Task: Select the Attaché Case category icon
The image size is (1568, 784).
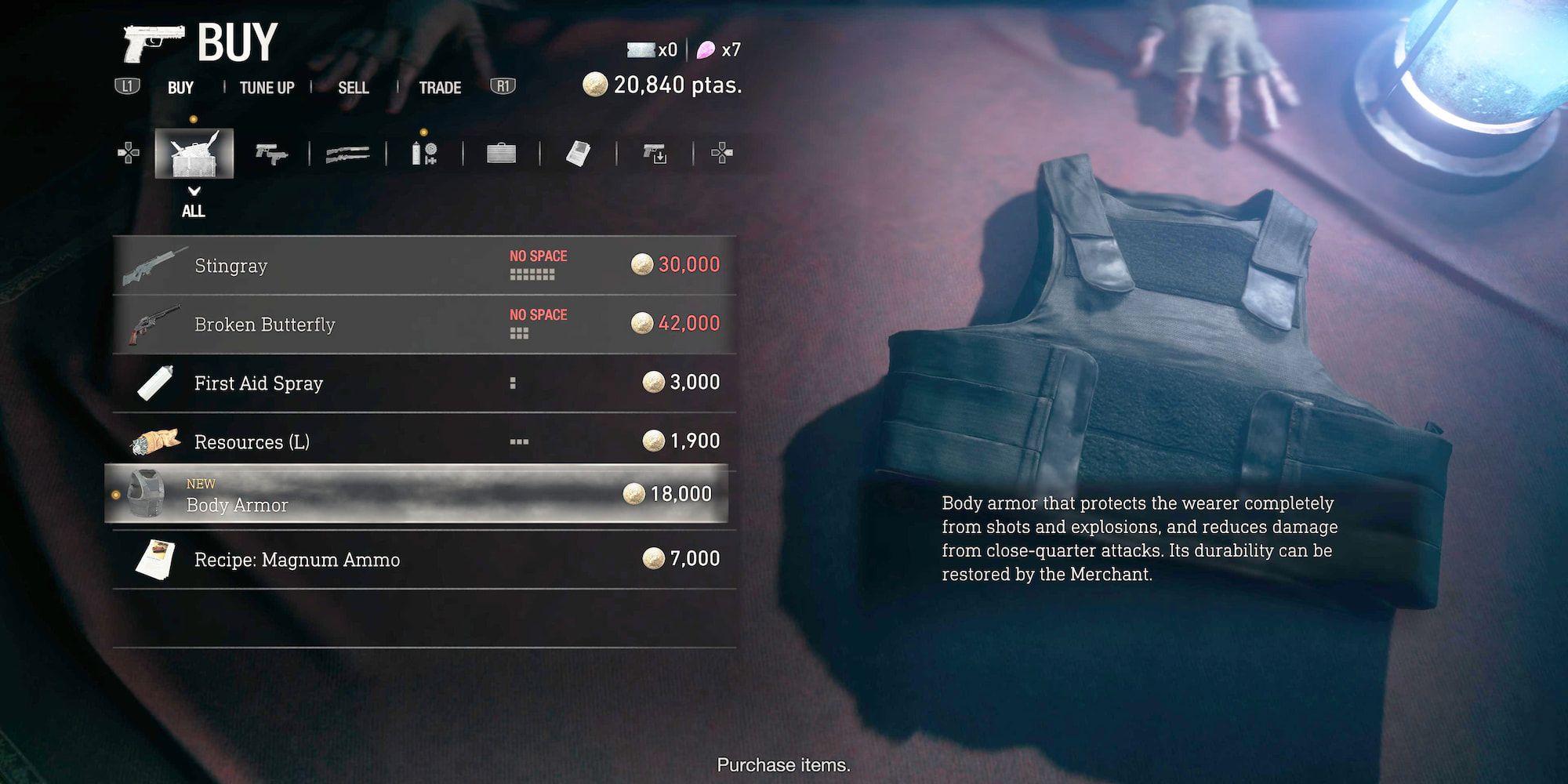Action: click(x=502, y=153)
